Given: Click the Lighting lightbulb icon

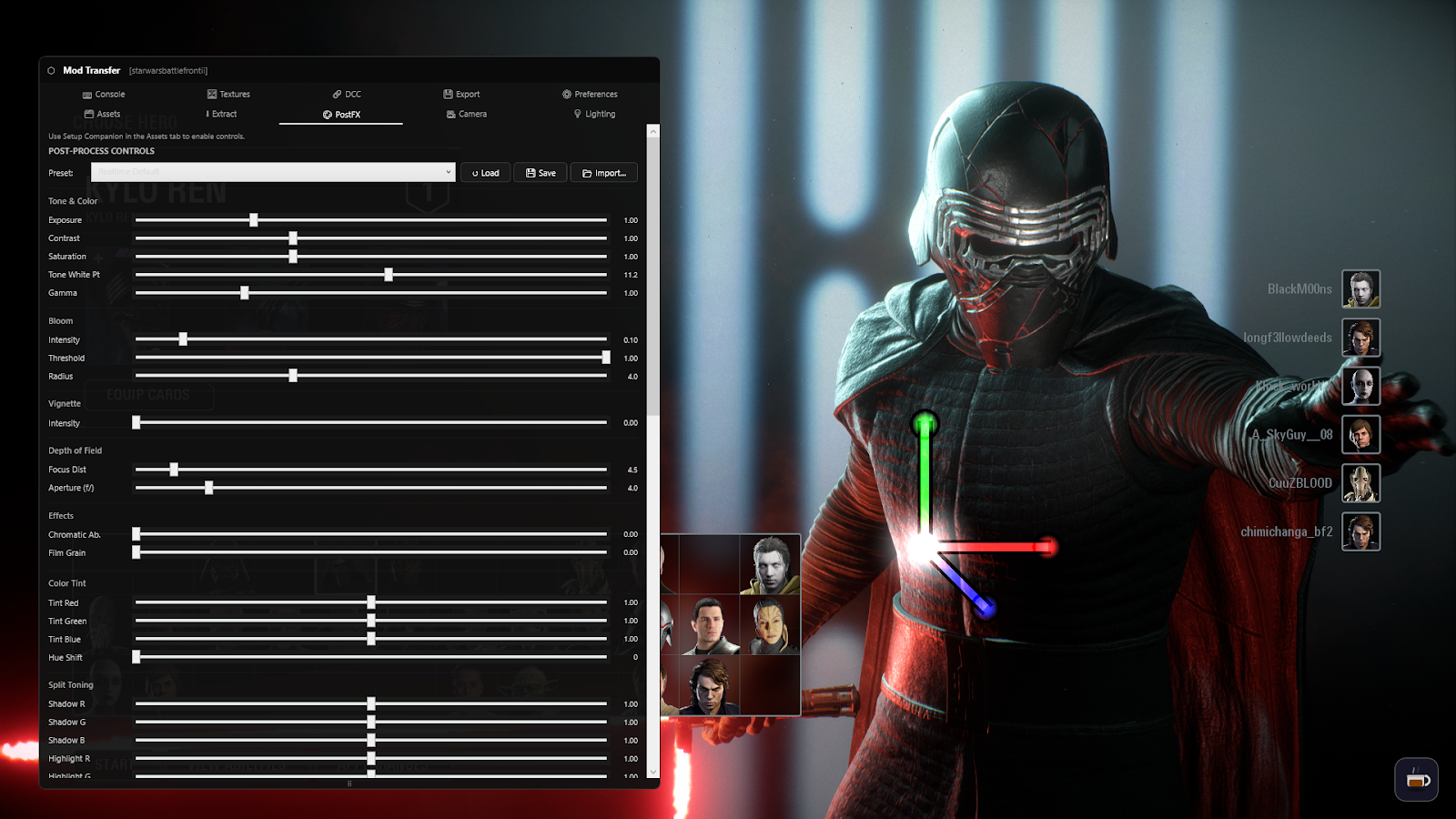Looking at the screenshot, I should 577,114.
